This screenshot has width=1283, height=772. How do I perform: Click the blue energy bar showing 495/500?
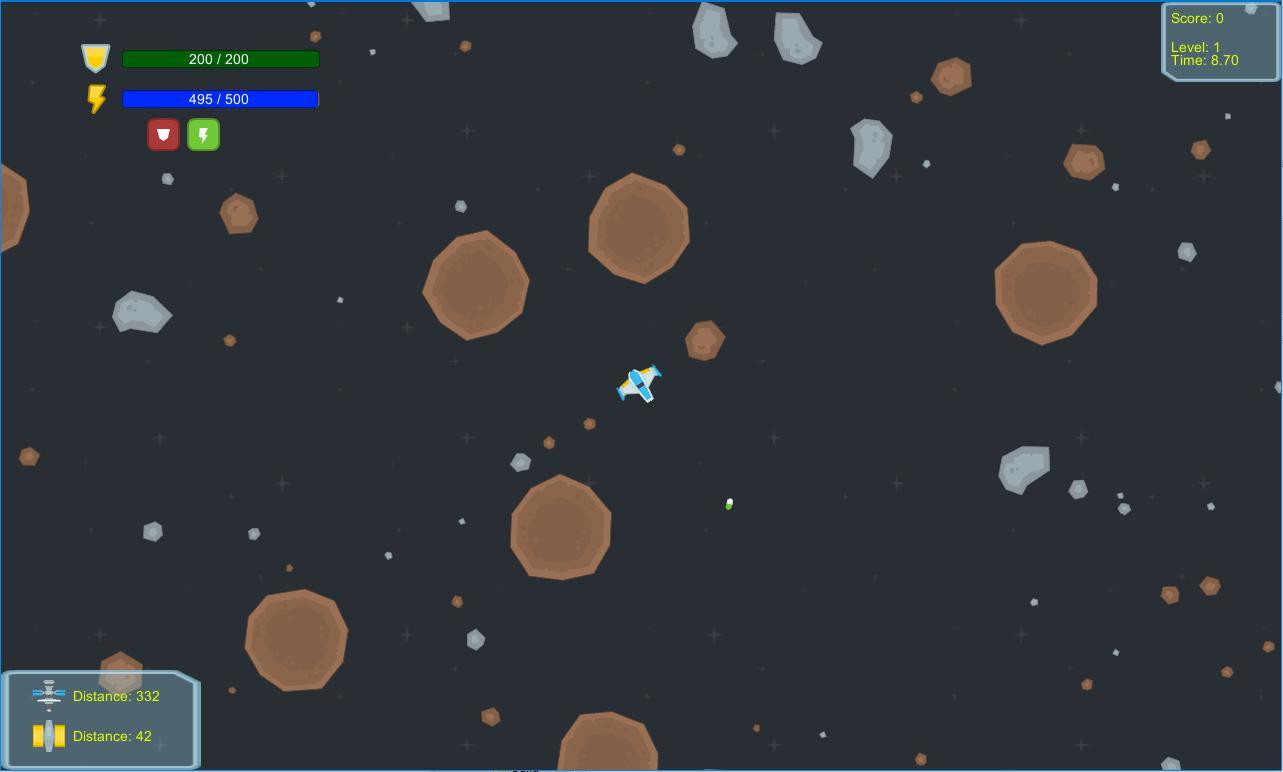click(x=219, y=98)
